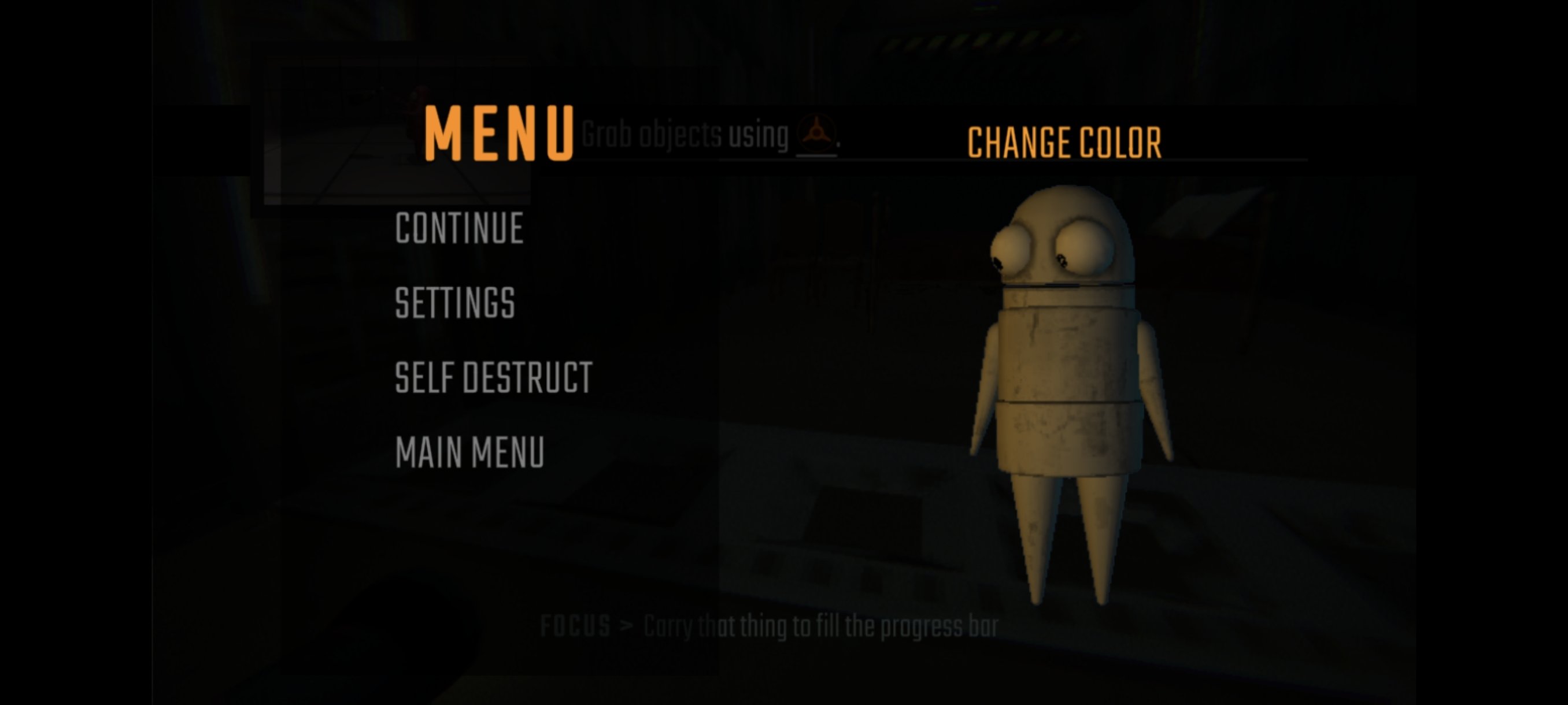
Task: Open the Settings menu
Action: [454, 303]
